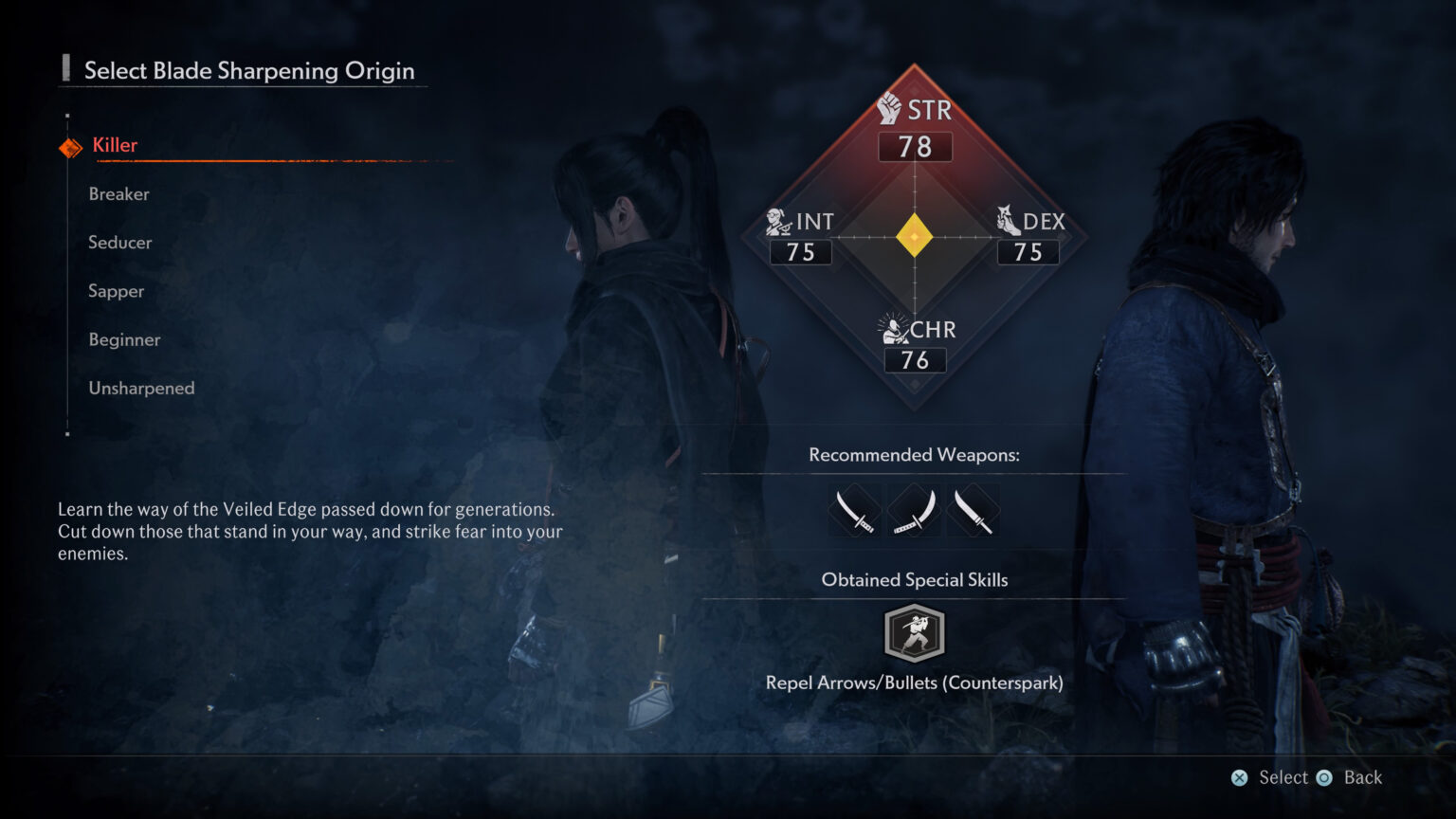This screenshot has width=1456, height=819.
Task: Expand the Recommended Weapons section
Action: [914, 455]
